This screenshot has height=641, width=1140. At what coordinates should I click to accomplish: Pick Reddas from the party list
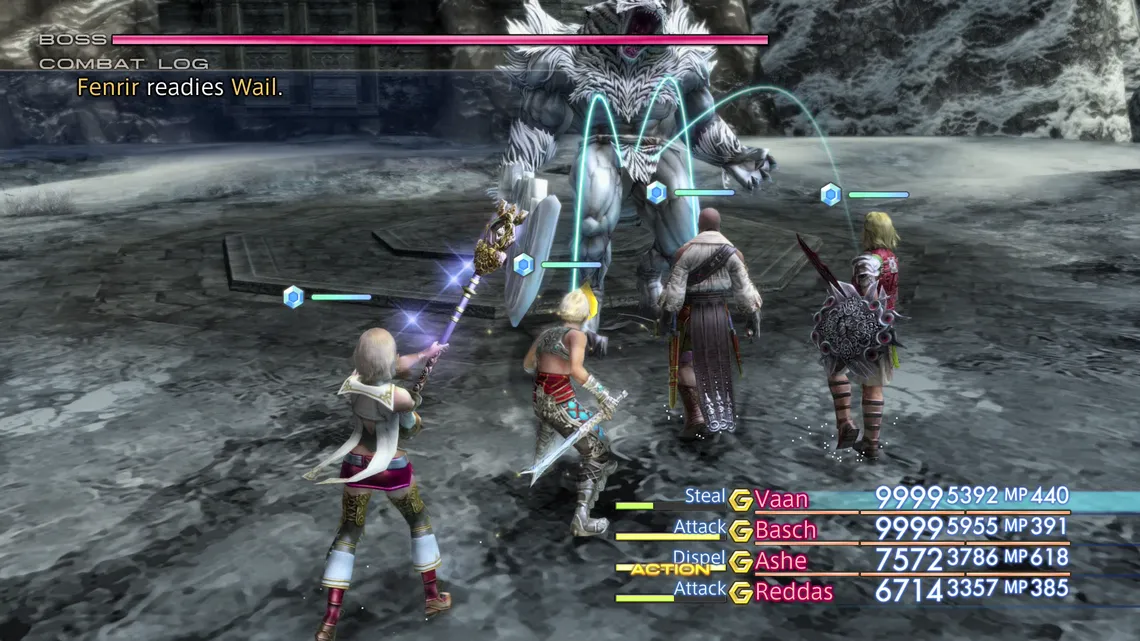(x=794, y=592)
